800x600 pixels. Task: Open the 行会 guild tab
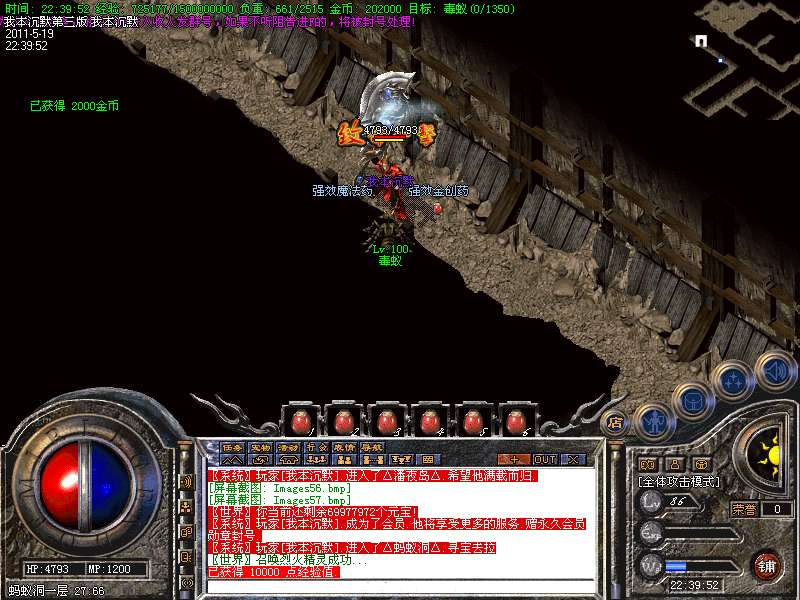tap(316, 447)
